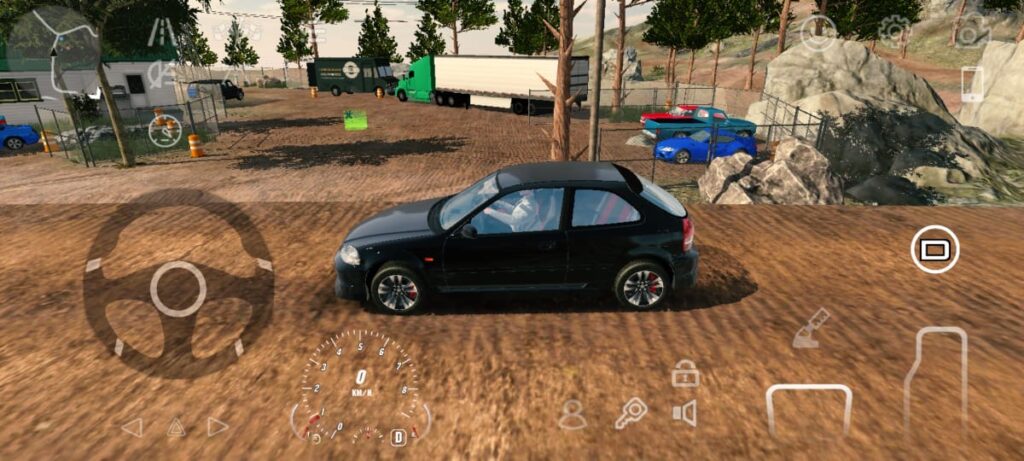Toggle the car door padlock
Screen dimensions: 1024x461
685,374
